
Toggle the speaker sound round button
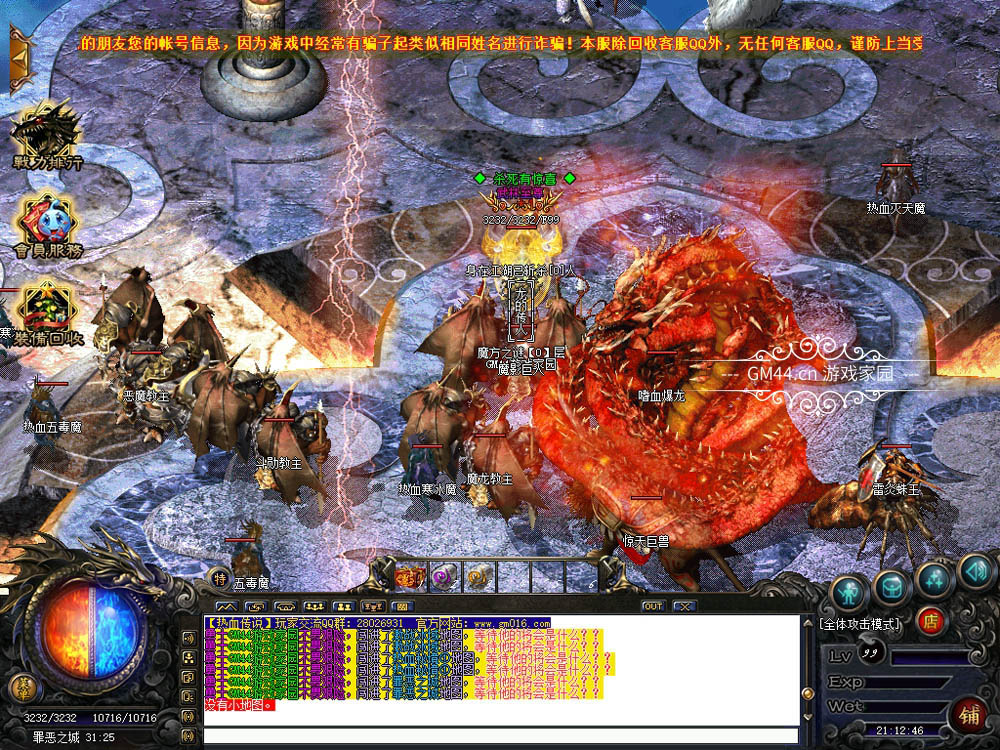974,572
